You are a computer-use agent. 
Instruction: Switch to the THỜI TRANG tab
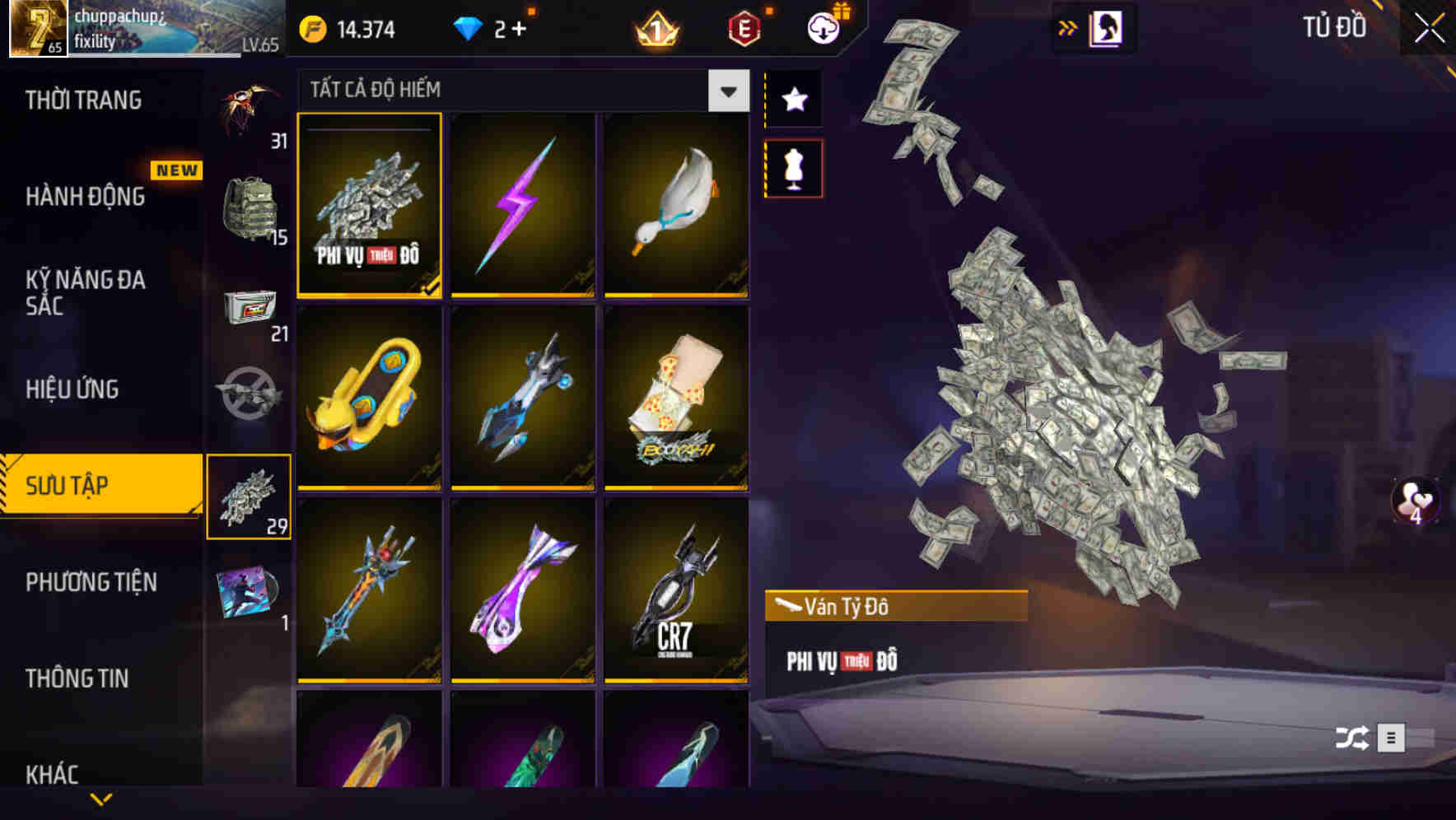pyautogui.click(x=82, y=100)
